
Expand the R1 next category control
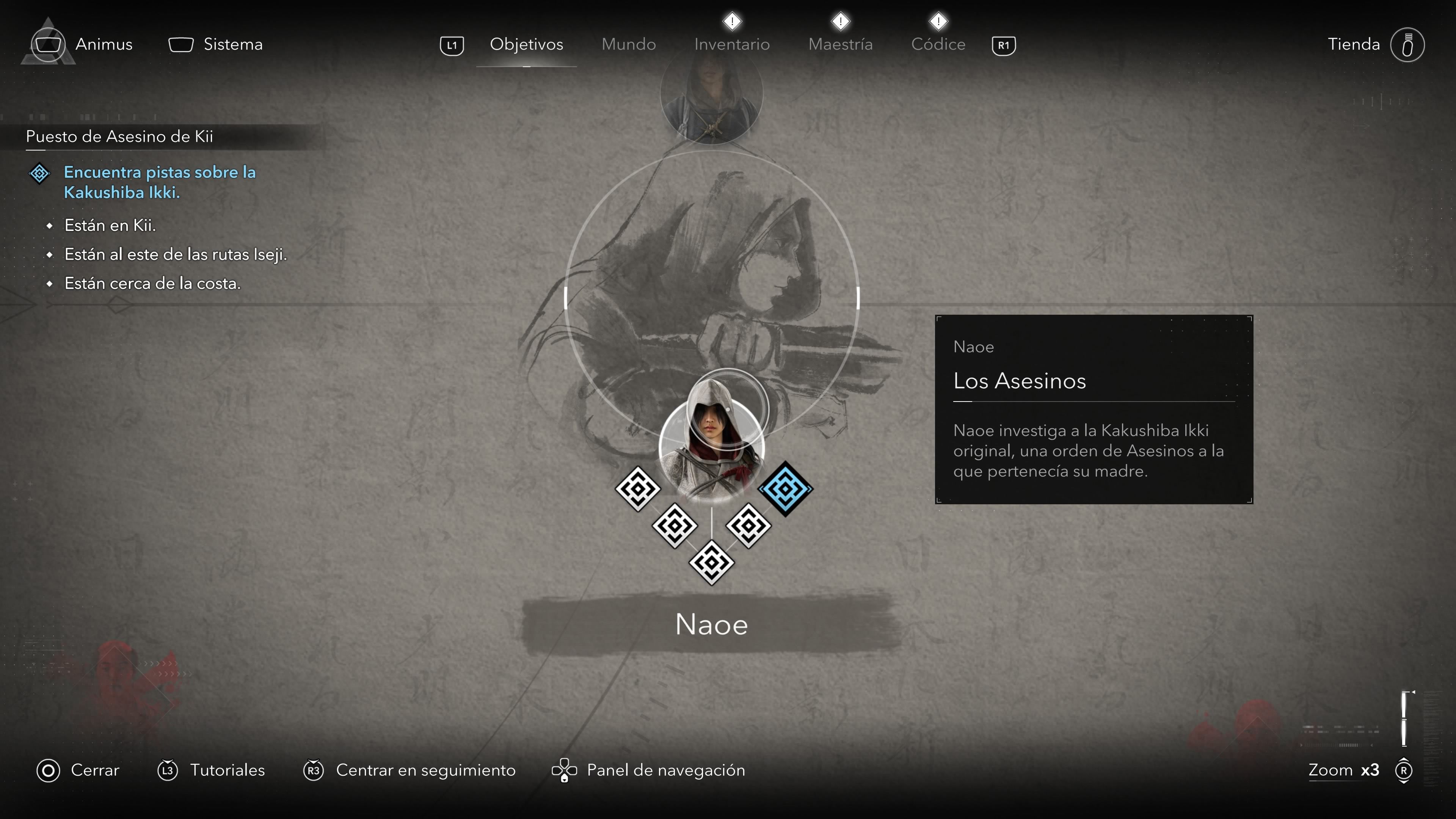pyautogui.click(x=1004, y=45)
